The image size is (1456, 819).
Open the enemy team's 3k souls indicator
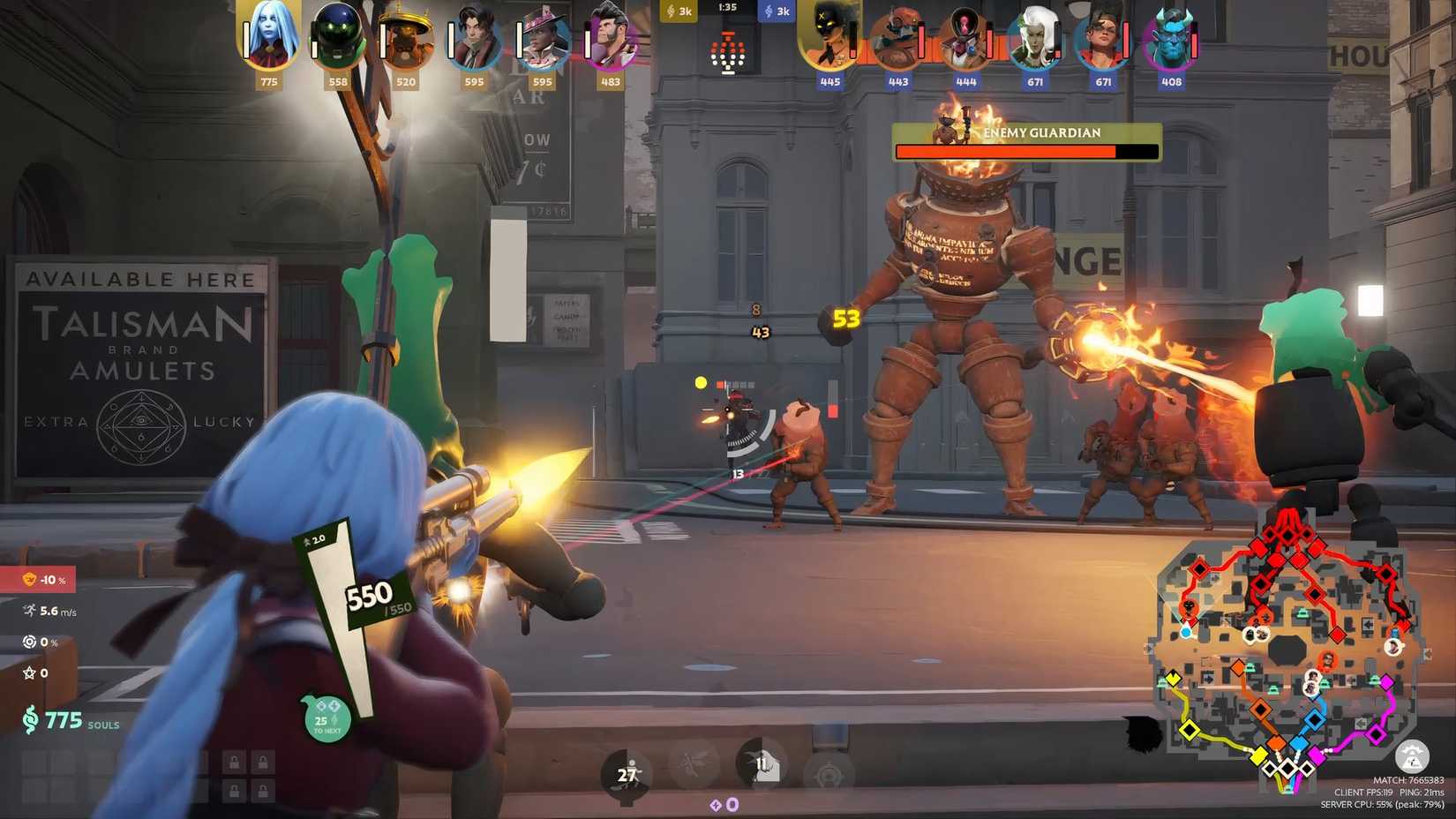point(777,11)
